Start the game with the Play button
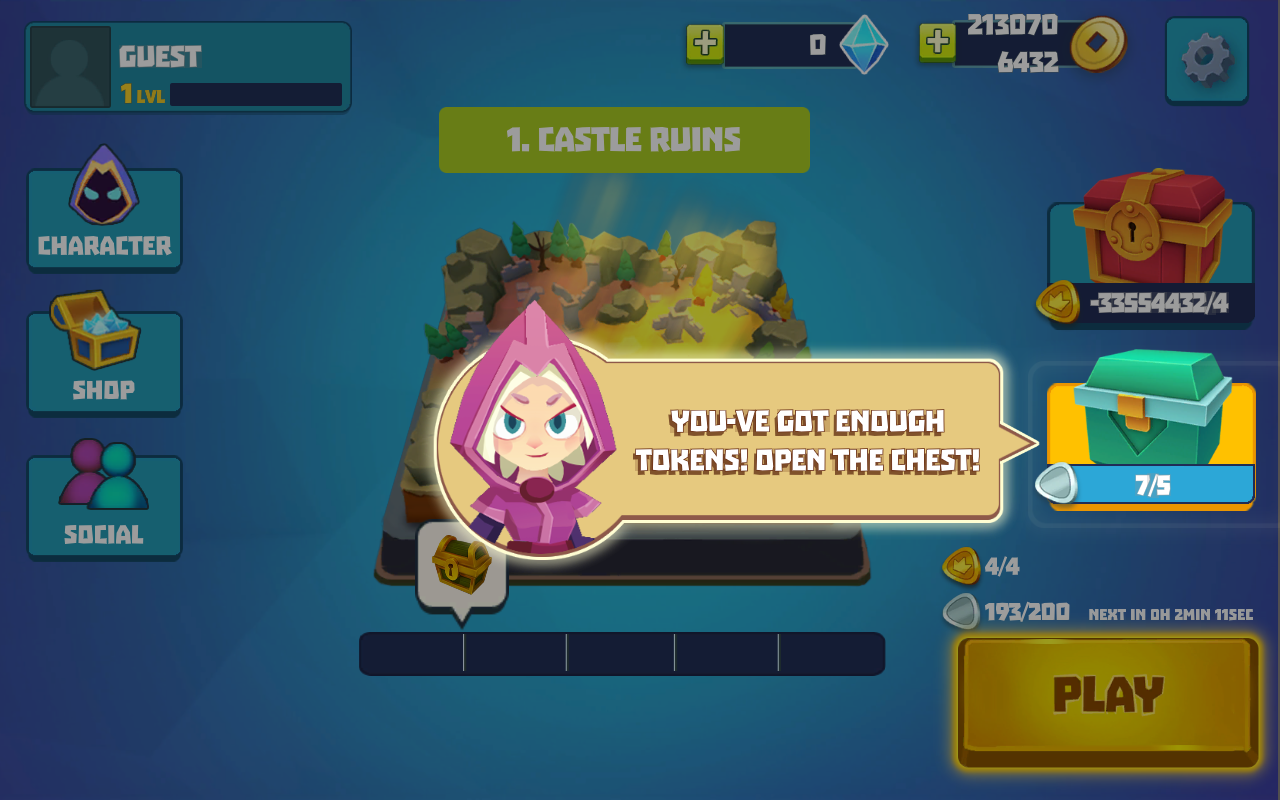1280x800 pixels. (x=1108, y=701)
